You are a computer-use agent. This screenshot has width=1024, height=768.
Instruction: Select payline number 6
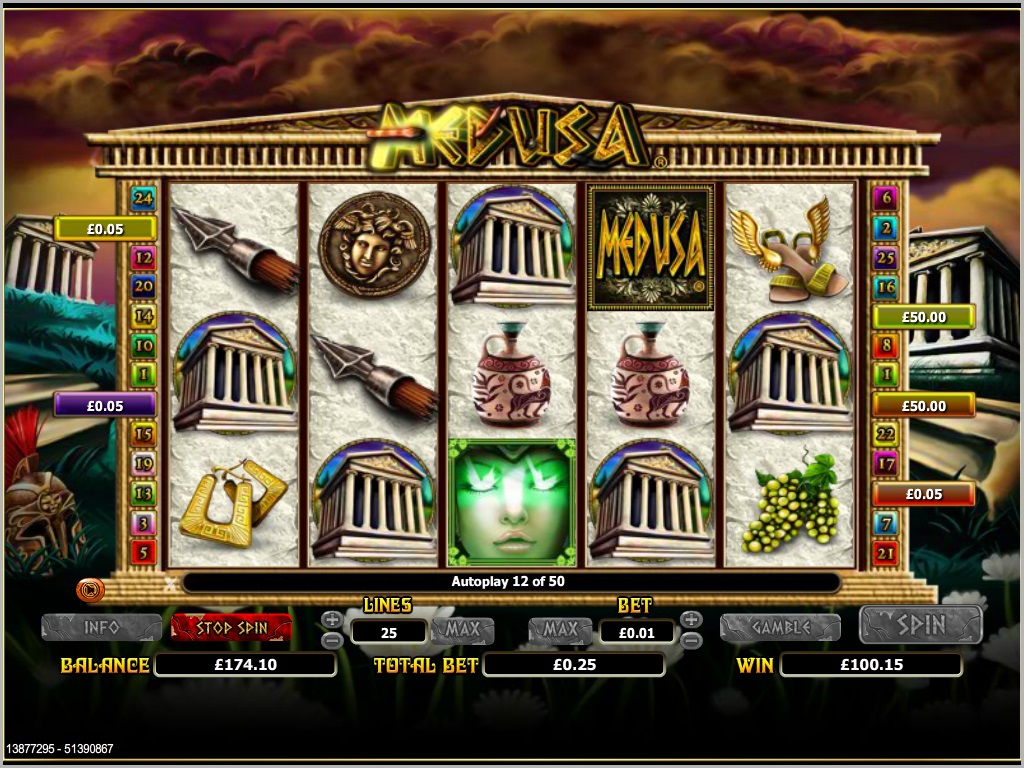coord(885,198)
